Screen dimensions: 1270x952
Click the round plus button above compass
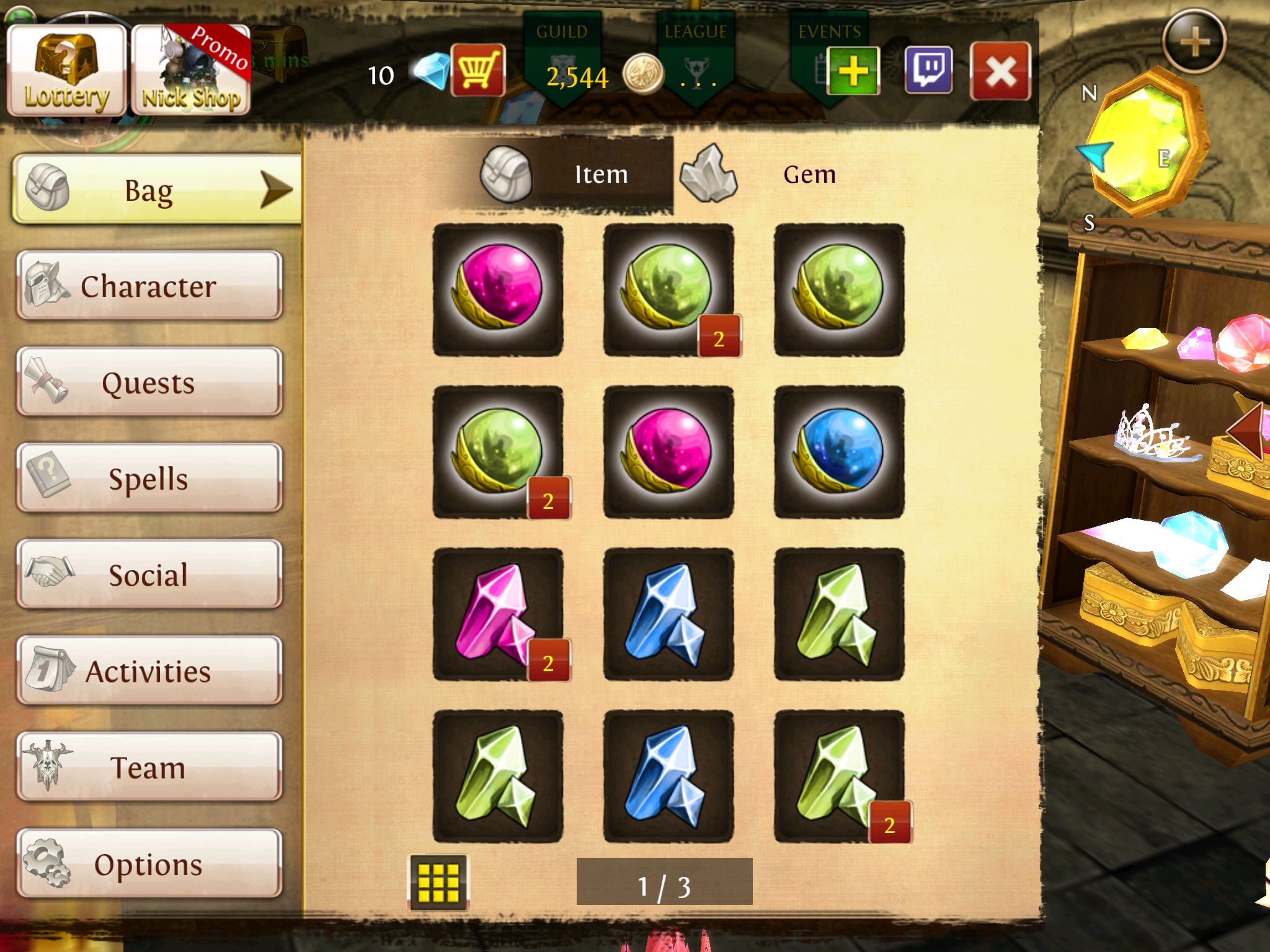click(x=1194, y=42)
